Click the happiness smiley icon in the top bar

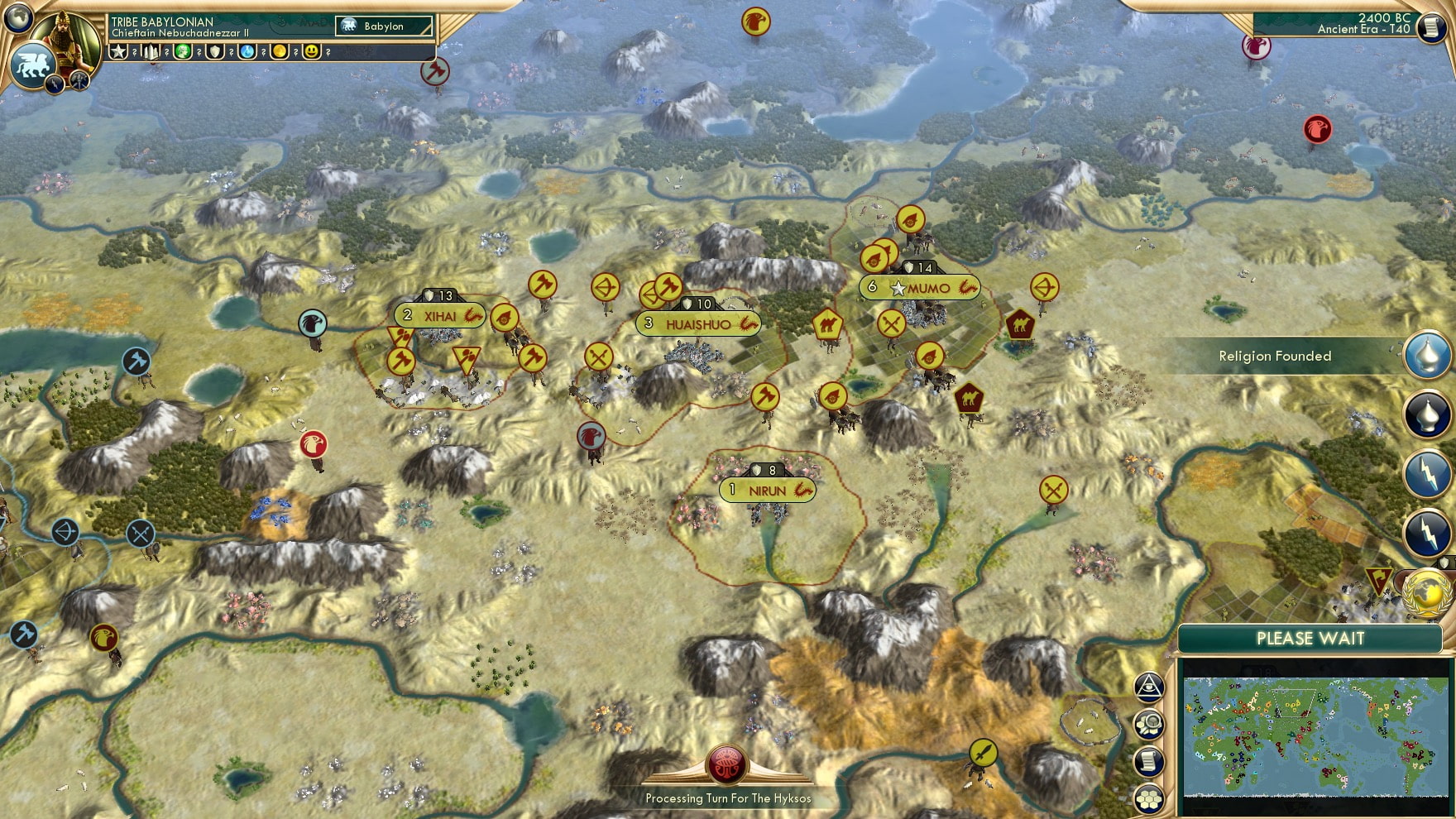click(311, 51)
